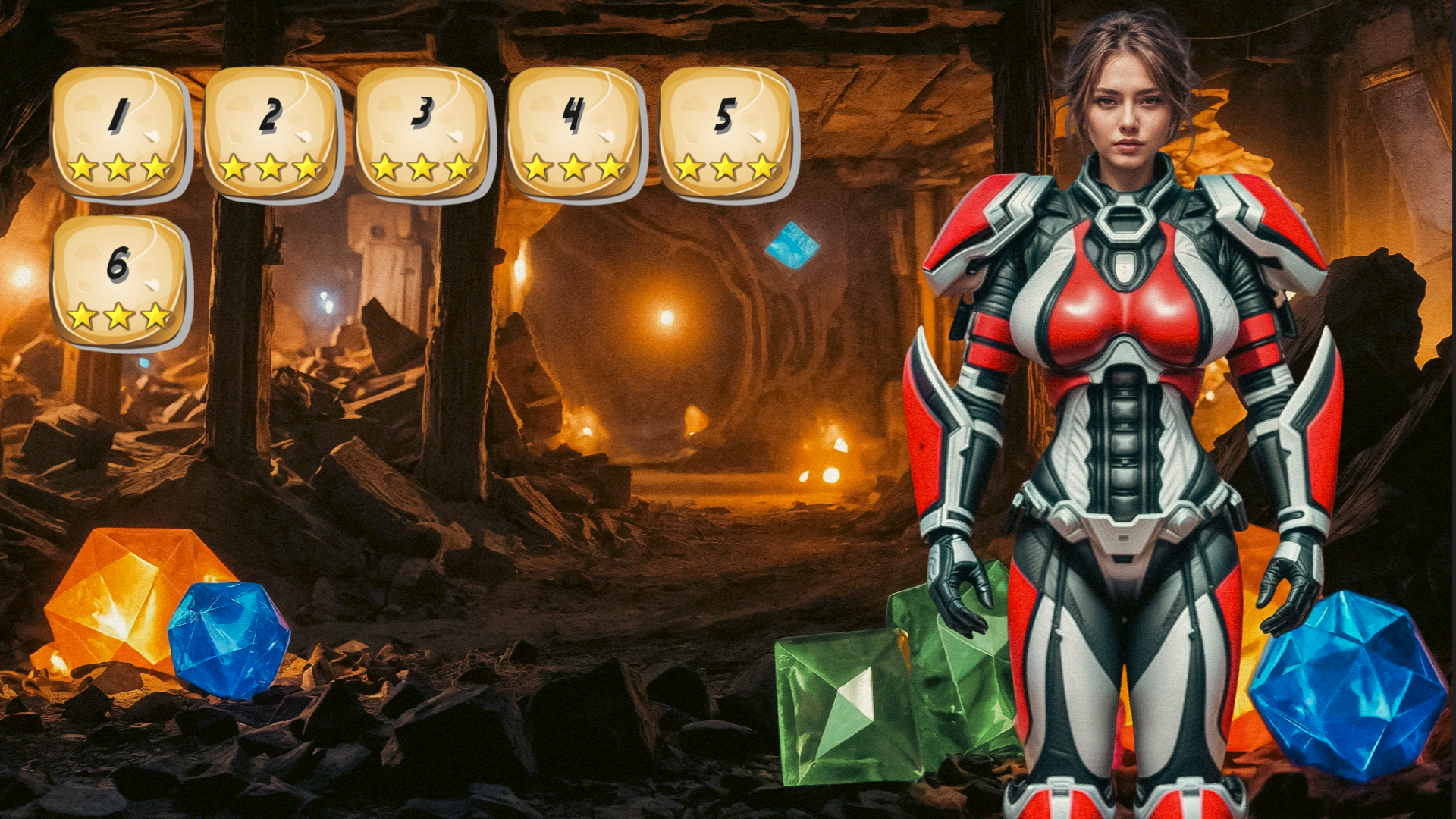The image size is (1456, 819).
Task: Select the middle star on level 6
Action: (118, 315)
